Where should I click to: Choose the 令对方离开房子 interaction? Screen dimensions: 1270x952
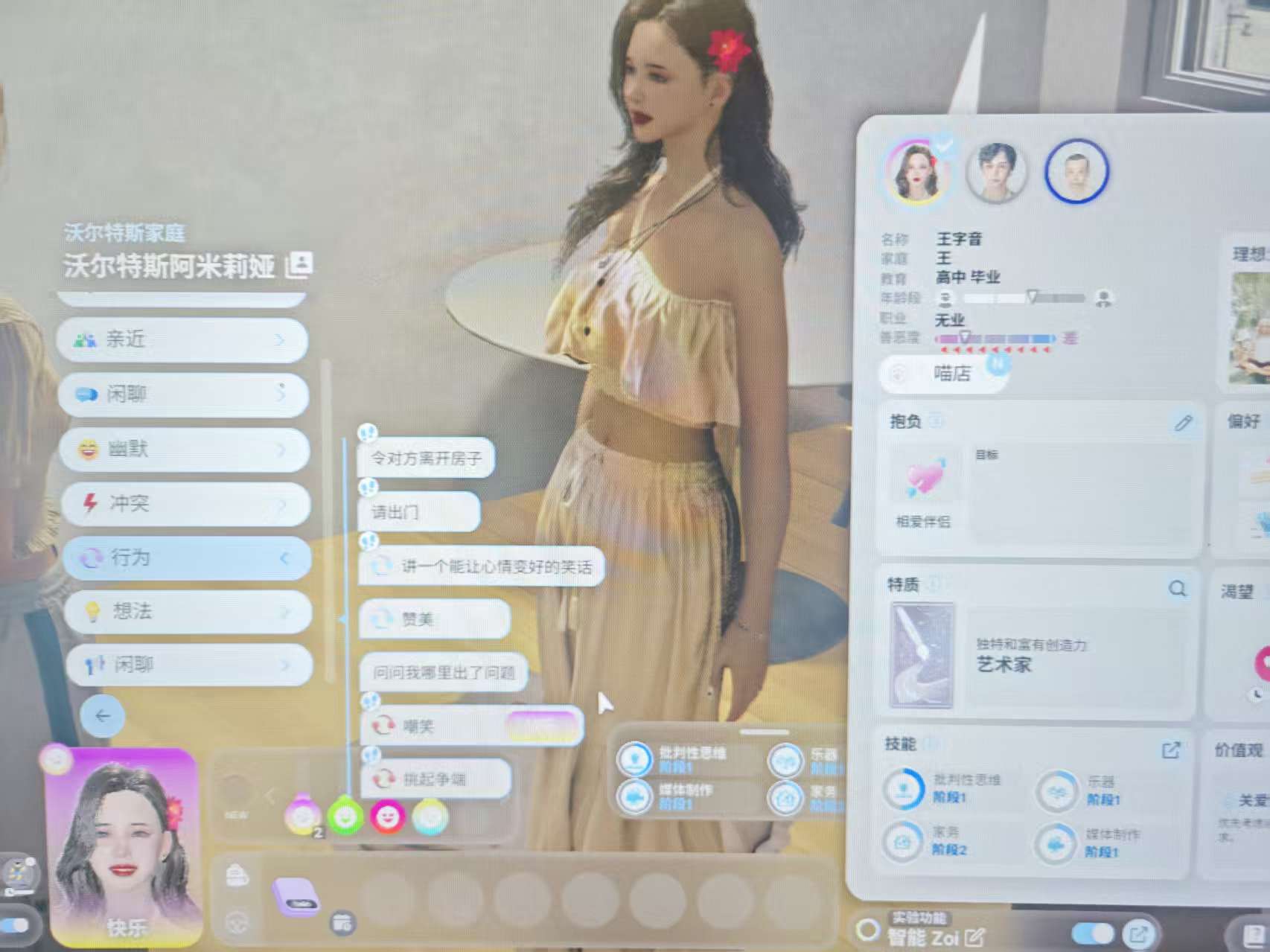click(426, 459)
